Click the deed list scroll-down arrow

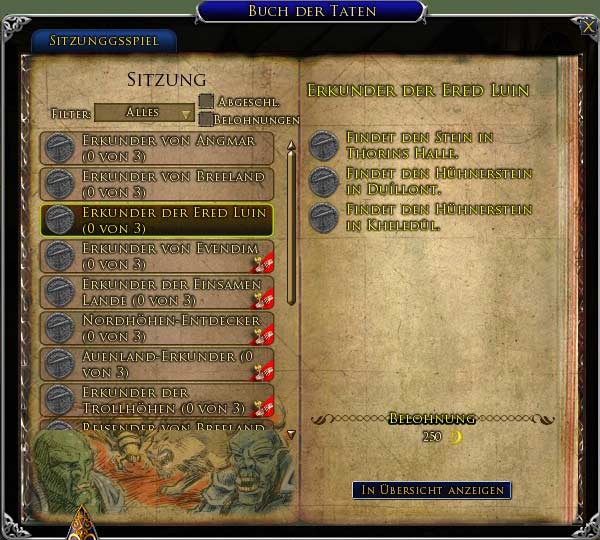click(291, 434)
